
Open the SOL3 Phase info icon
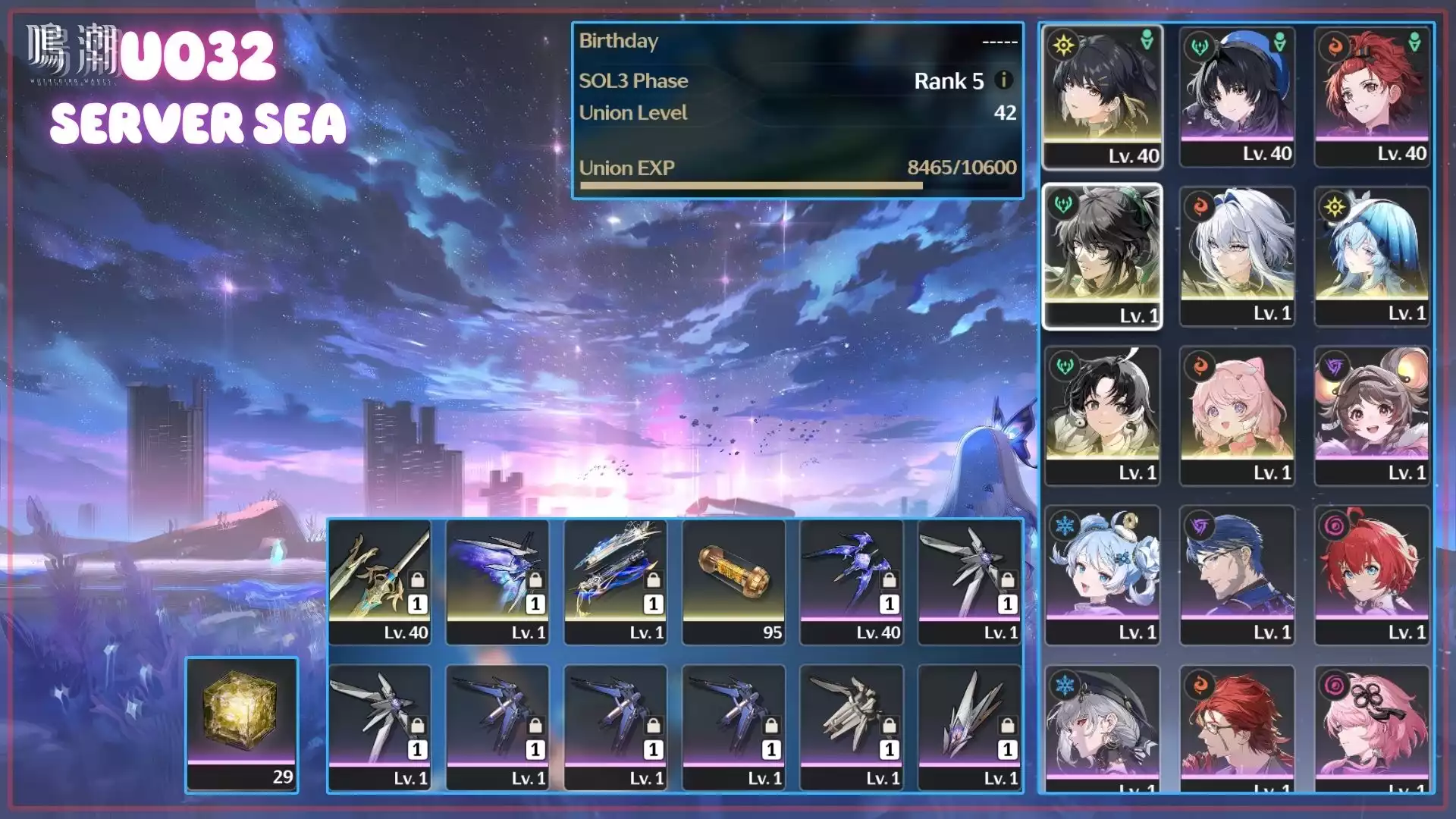tap(1003, 80)
